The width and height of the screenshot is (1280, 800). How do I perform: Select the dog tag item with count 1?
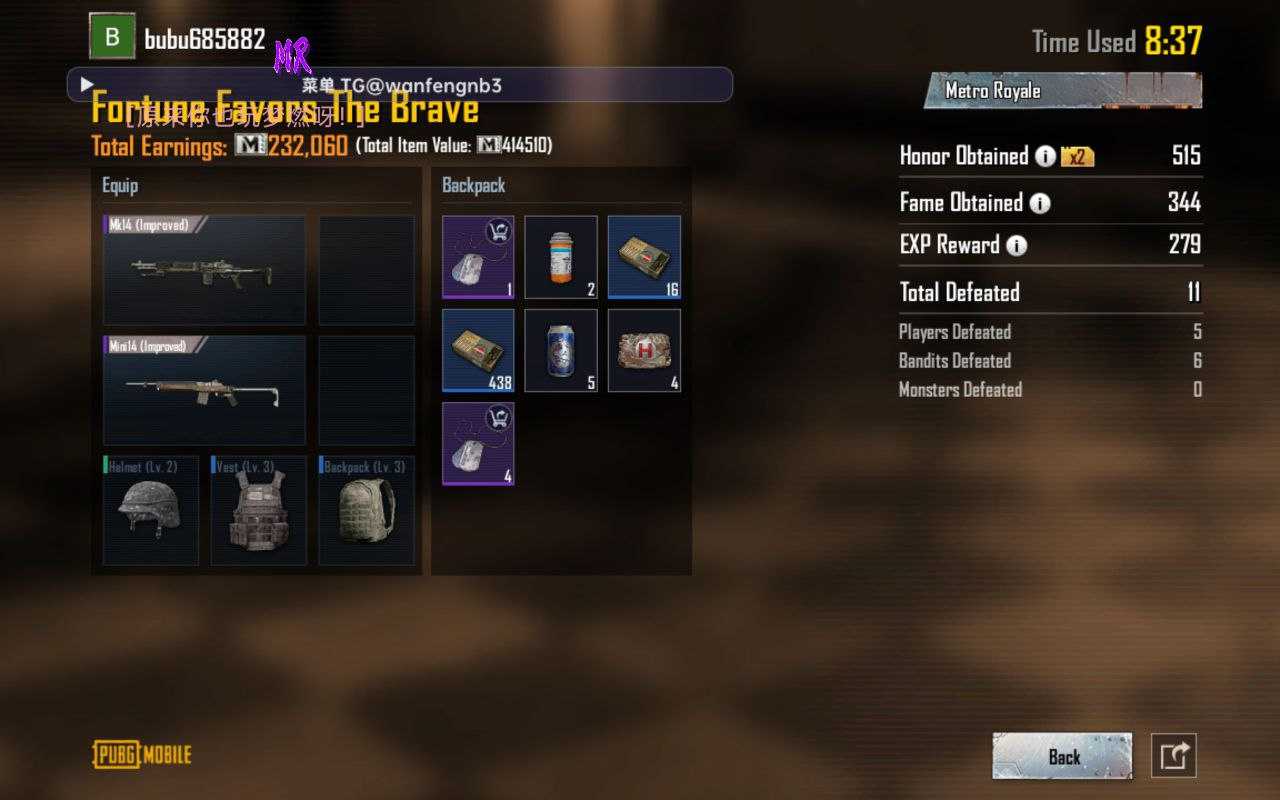click(478, 257)
